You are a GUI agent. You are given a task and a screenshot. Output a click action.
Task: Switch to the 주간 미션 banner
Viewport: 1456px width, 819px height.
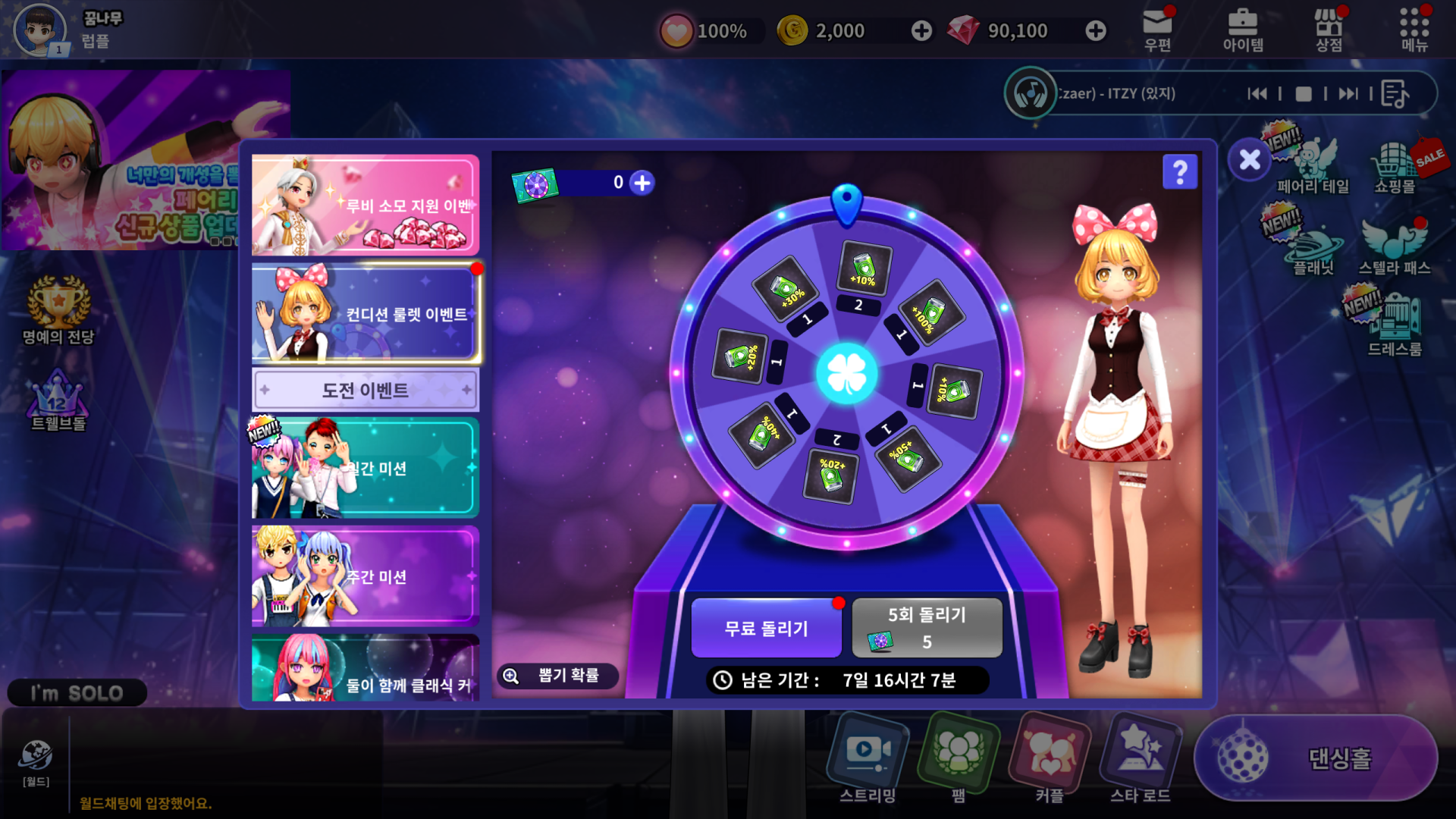(365, 576)
